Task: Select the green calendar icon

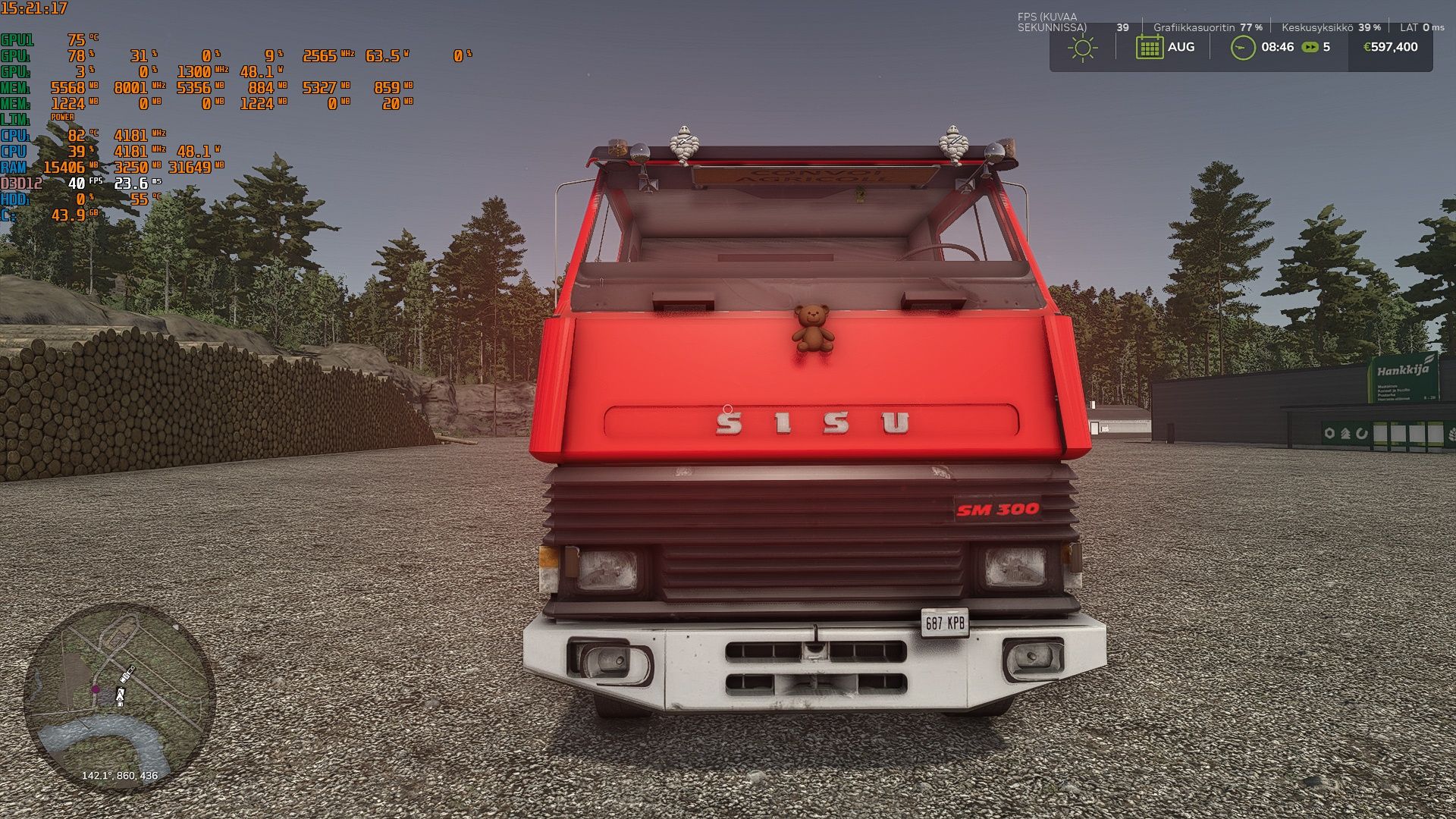Action: pos(1149,47)
